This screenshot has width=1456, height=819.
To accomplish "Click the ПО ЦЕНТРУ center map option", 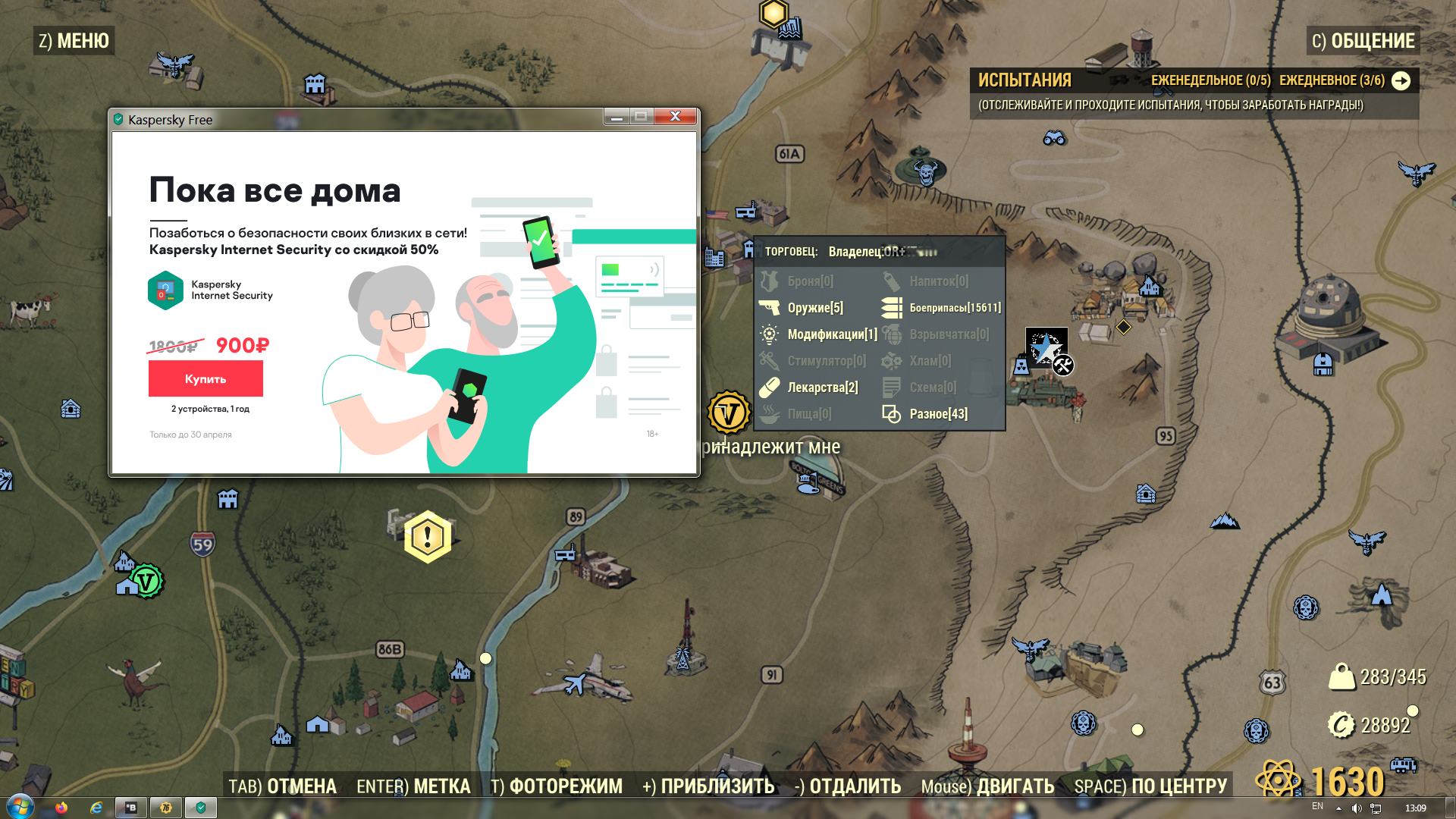I will [1150, 786].
